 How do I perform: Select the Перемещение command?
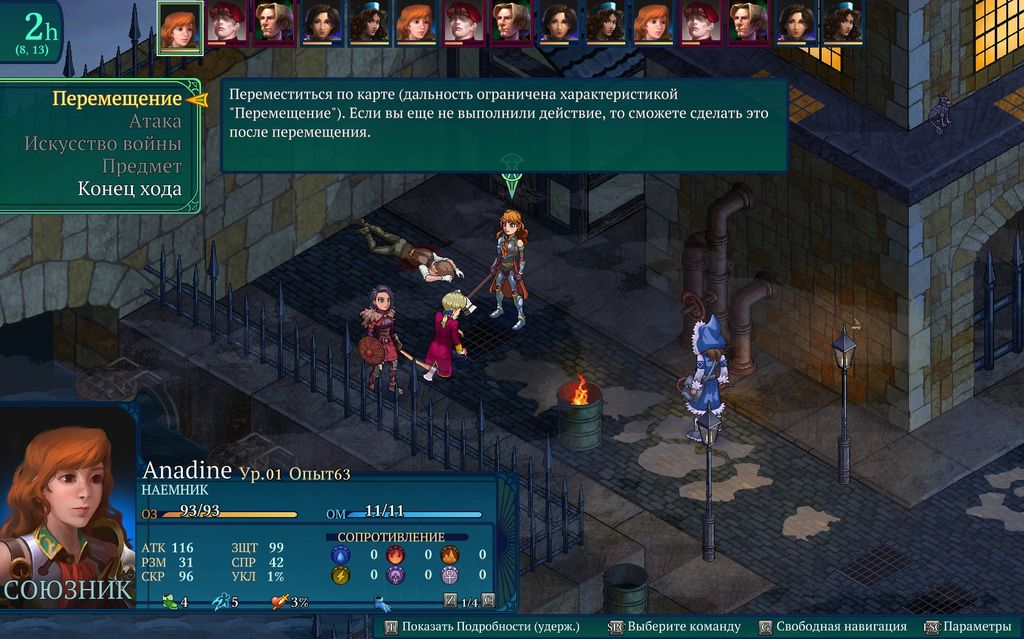click(x=116, y=99)
